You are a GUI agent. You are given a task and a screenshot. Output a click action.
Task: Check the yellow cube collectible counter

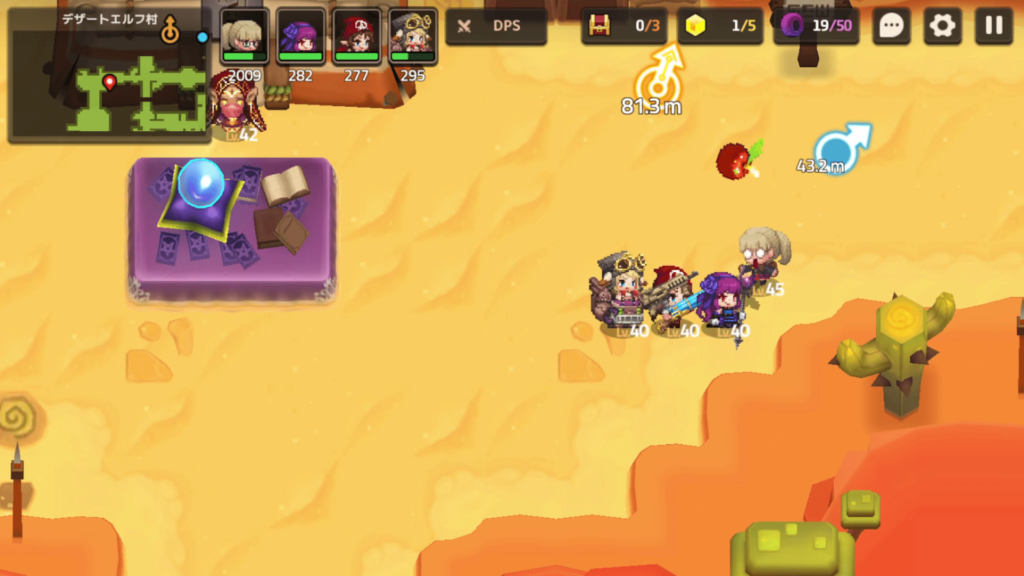(720, 26)
